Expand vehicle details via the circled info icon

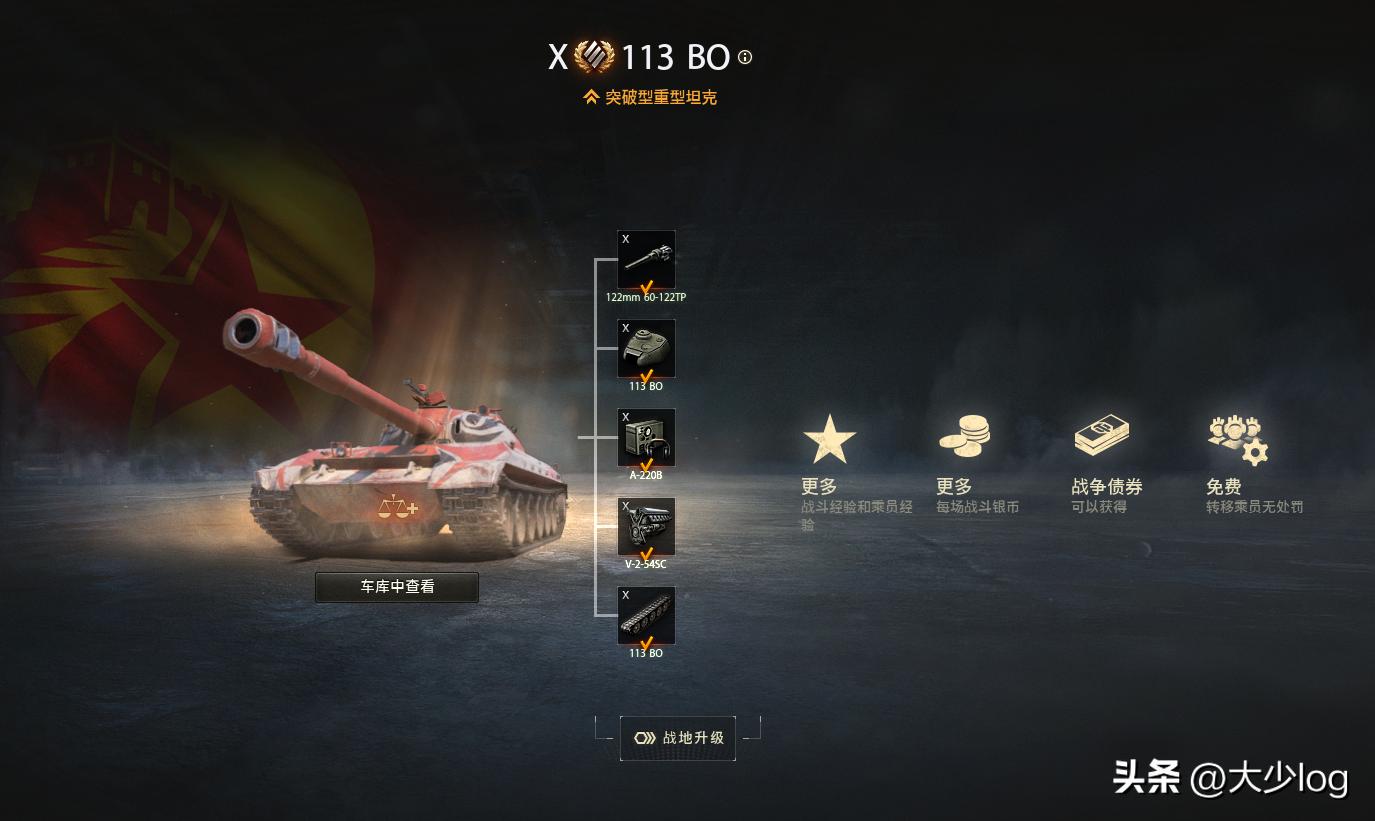[743, 58]
